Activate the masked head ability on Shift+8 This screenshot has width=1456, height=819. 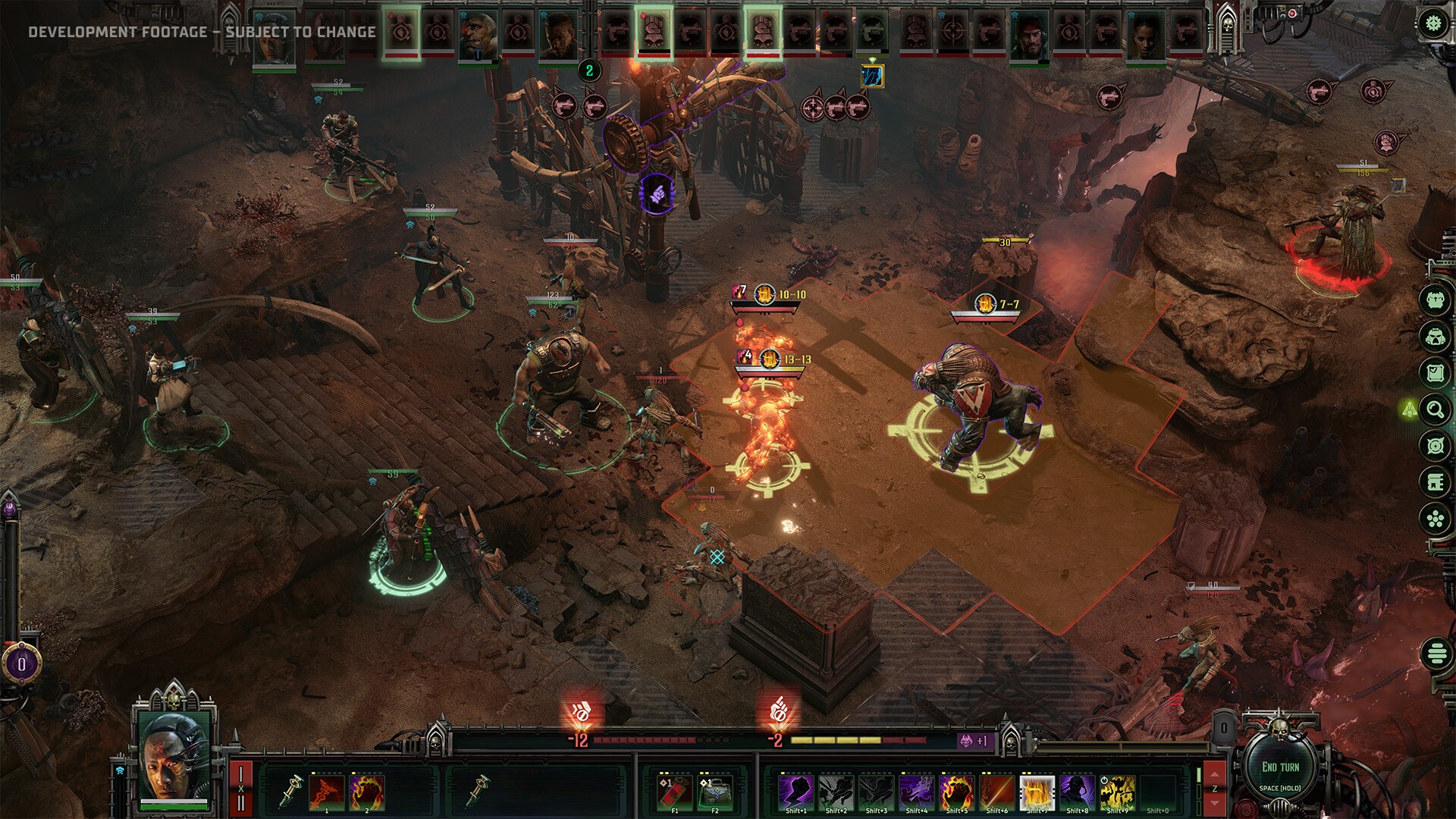(x=1077, y=792)
